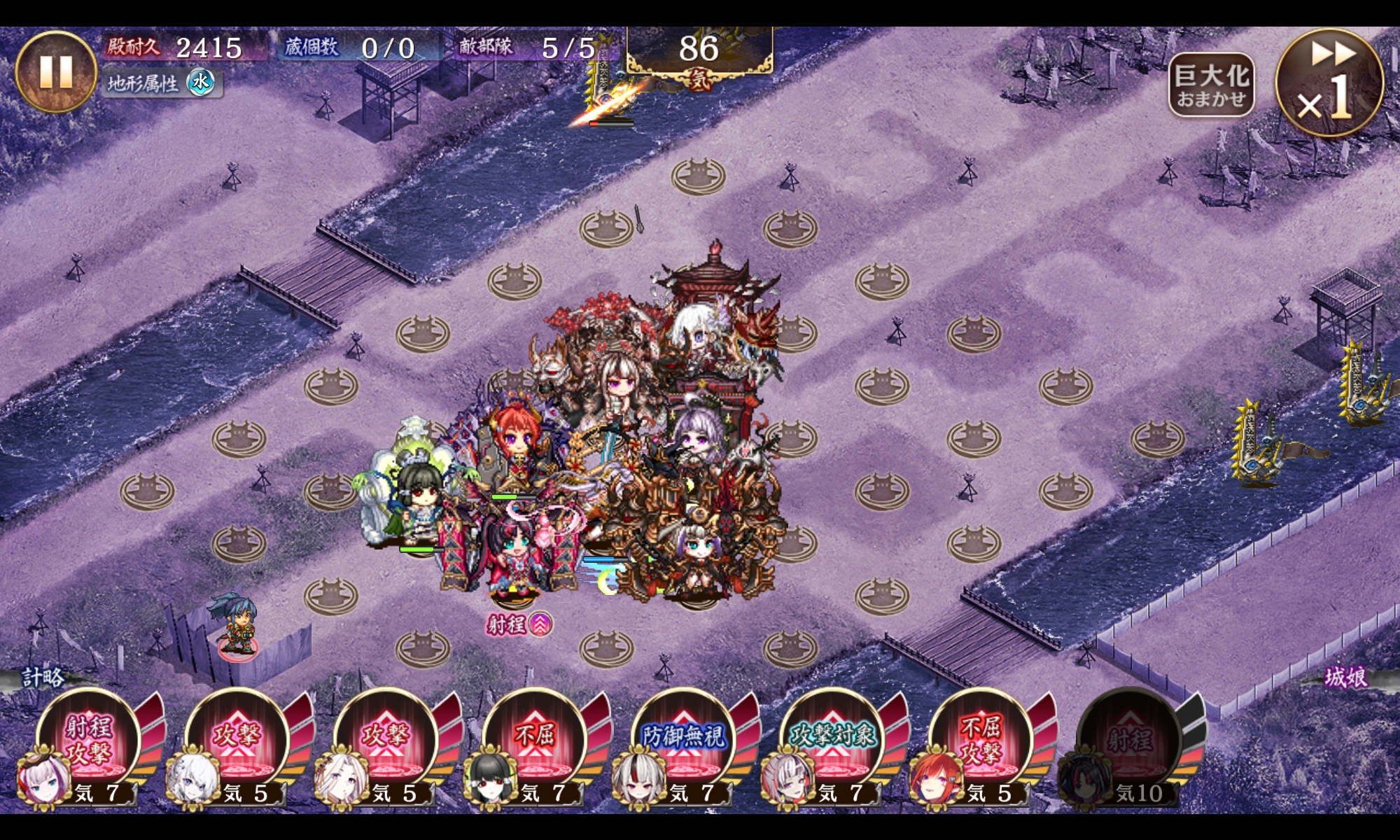Change game speed with the ×1 button
Screen dimensions: 1400x840
[1329, 83]
